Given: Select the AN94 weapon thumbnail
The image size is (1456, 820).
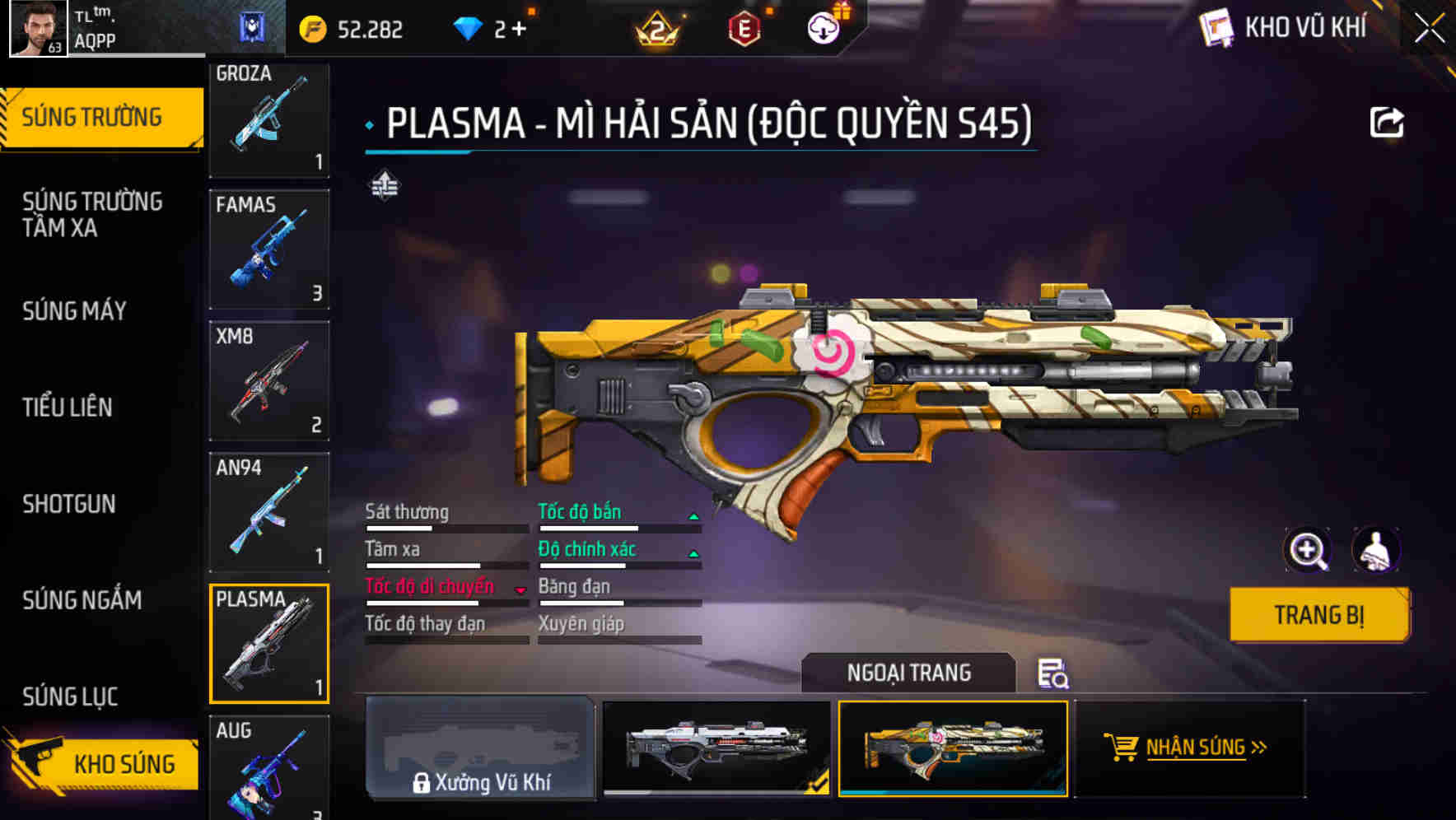Looking at the screenshot, I should (x=268, y=512).
